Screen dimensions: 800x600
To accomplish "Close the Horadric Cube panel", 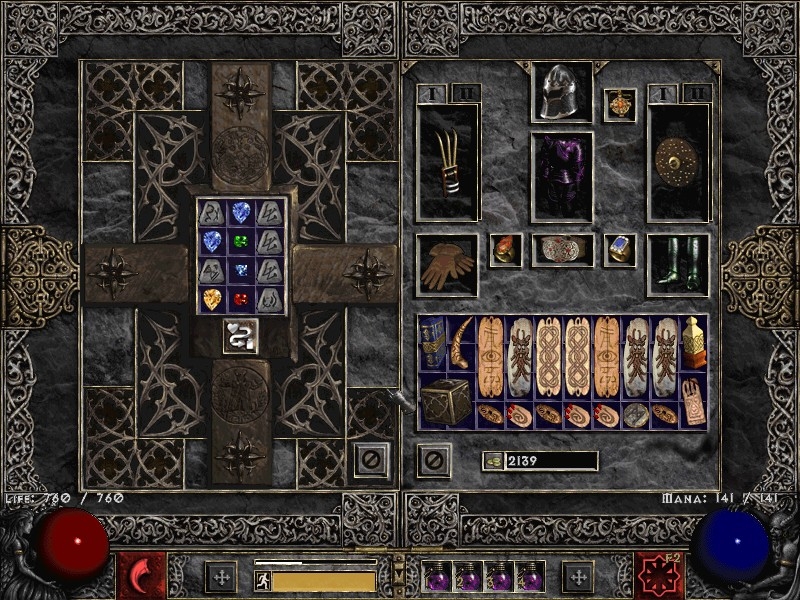I will click(371, 460).
